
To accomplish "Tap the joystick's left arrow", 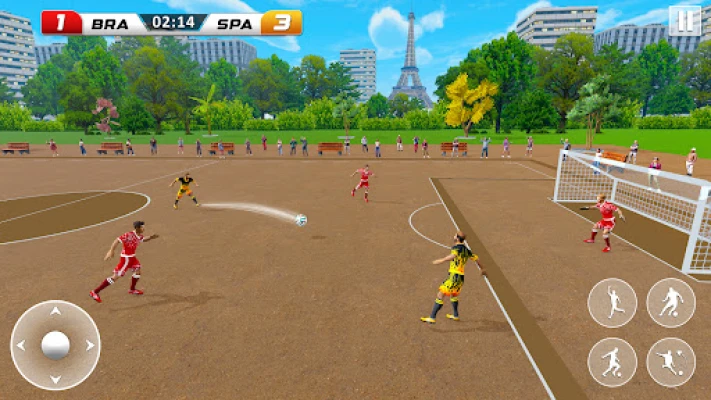I will [24, 346].
